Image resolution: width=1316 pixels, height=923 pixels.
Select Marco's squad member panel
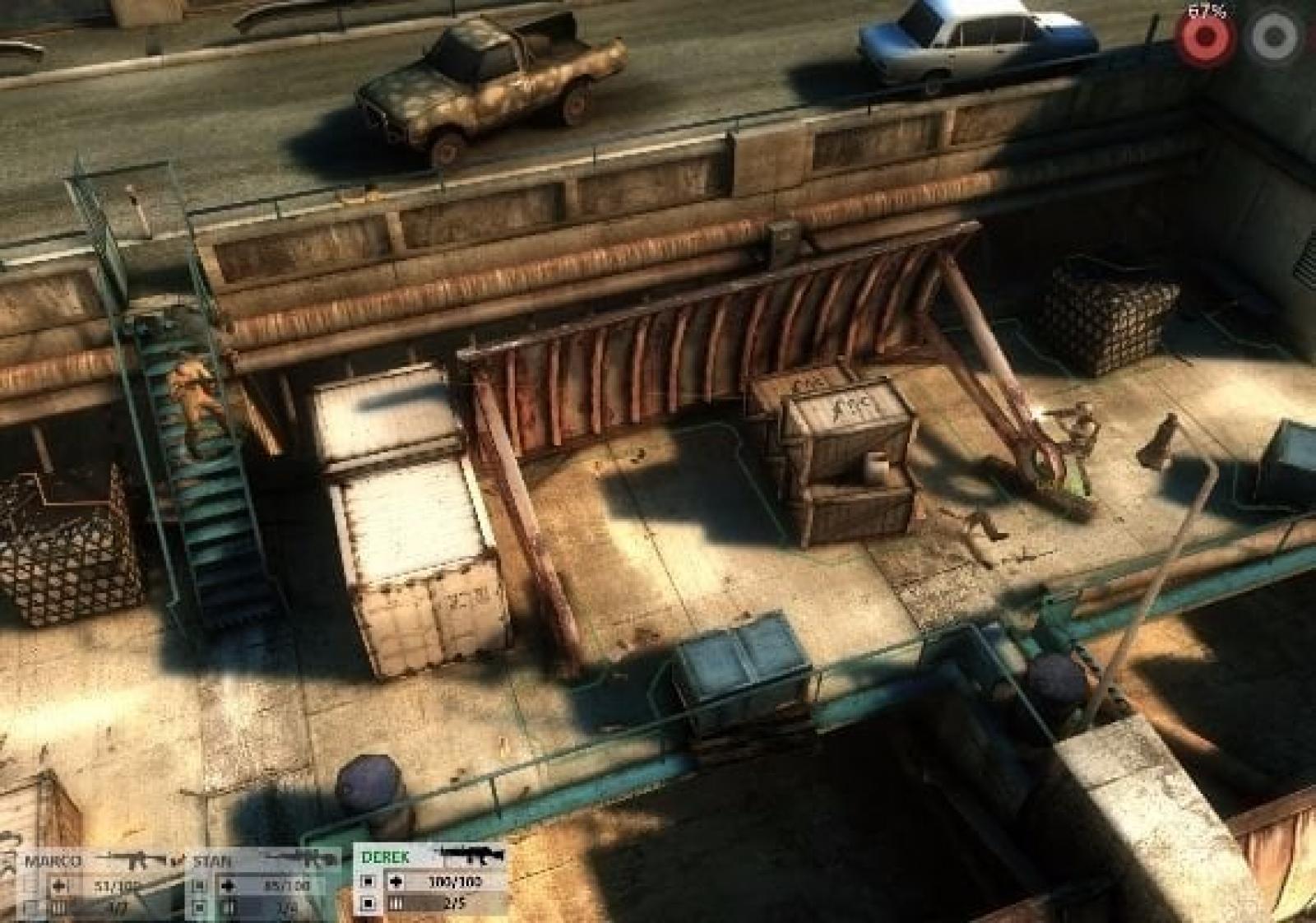(x=51, y=862)
